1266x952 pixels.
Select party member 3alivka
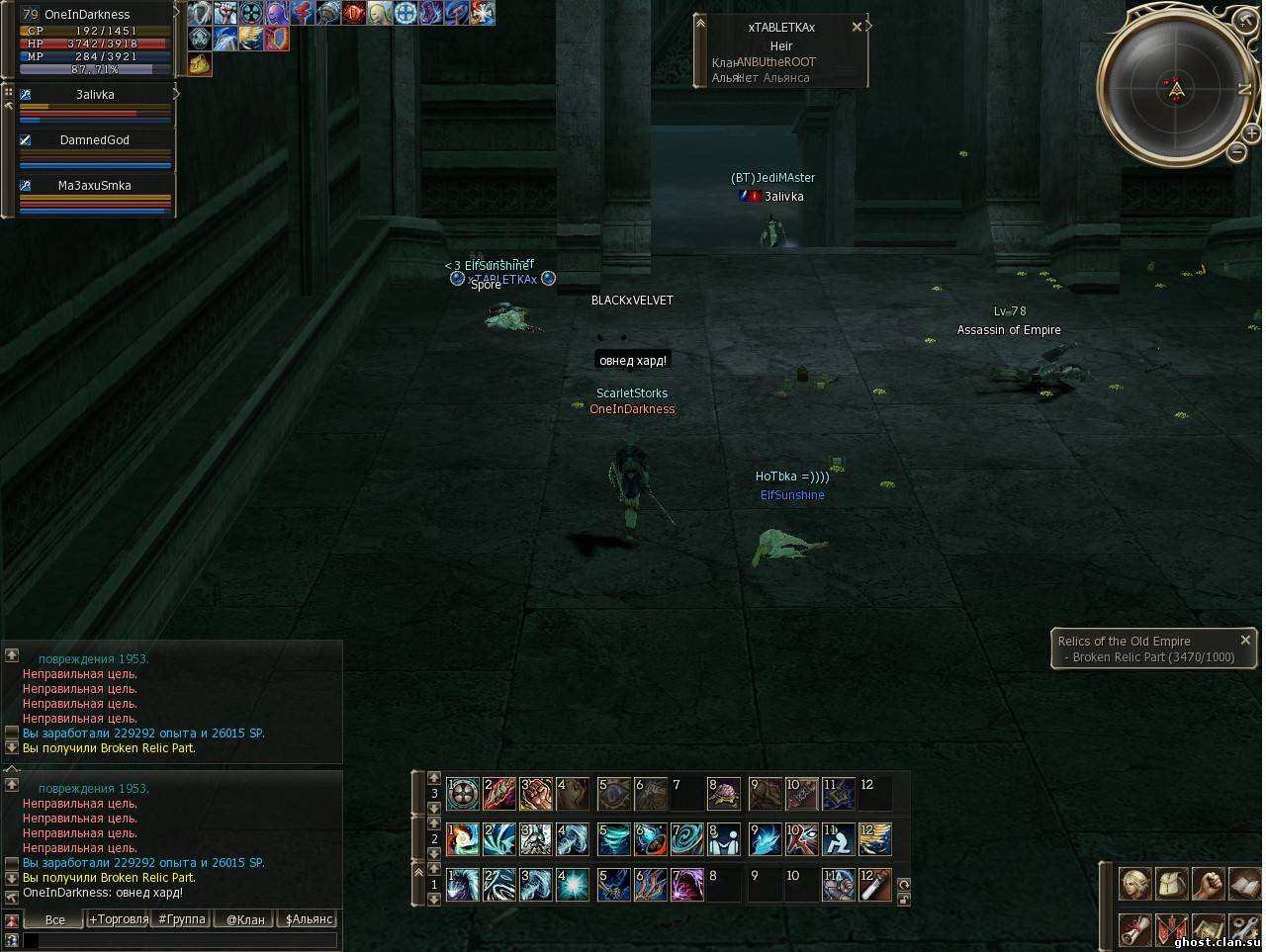pos(95,95)
